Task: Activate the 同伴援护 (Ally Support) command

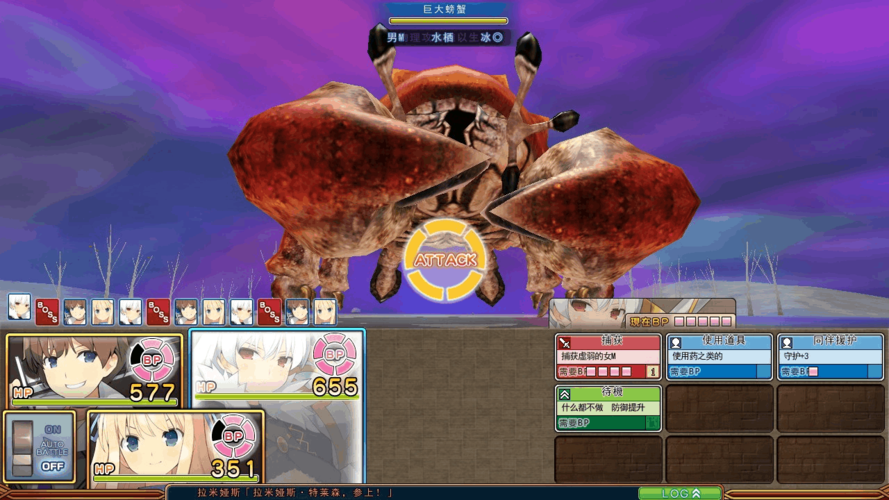Action: pyautogui.click(x=829, y=356)
